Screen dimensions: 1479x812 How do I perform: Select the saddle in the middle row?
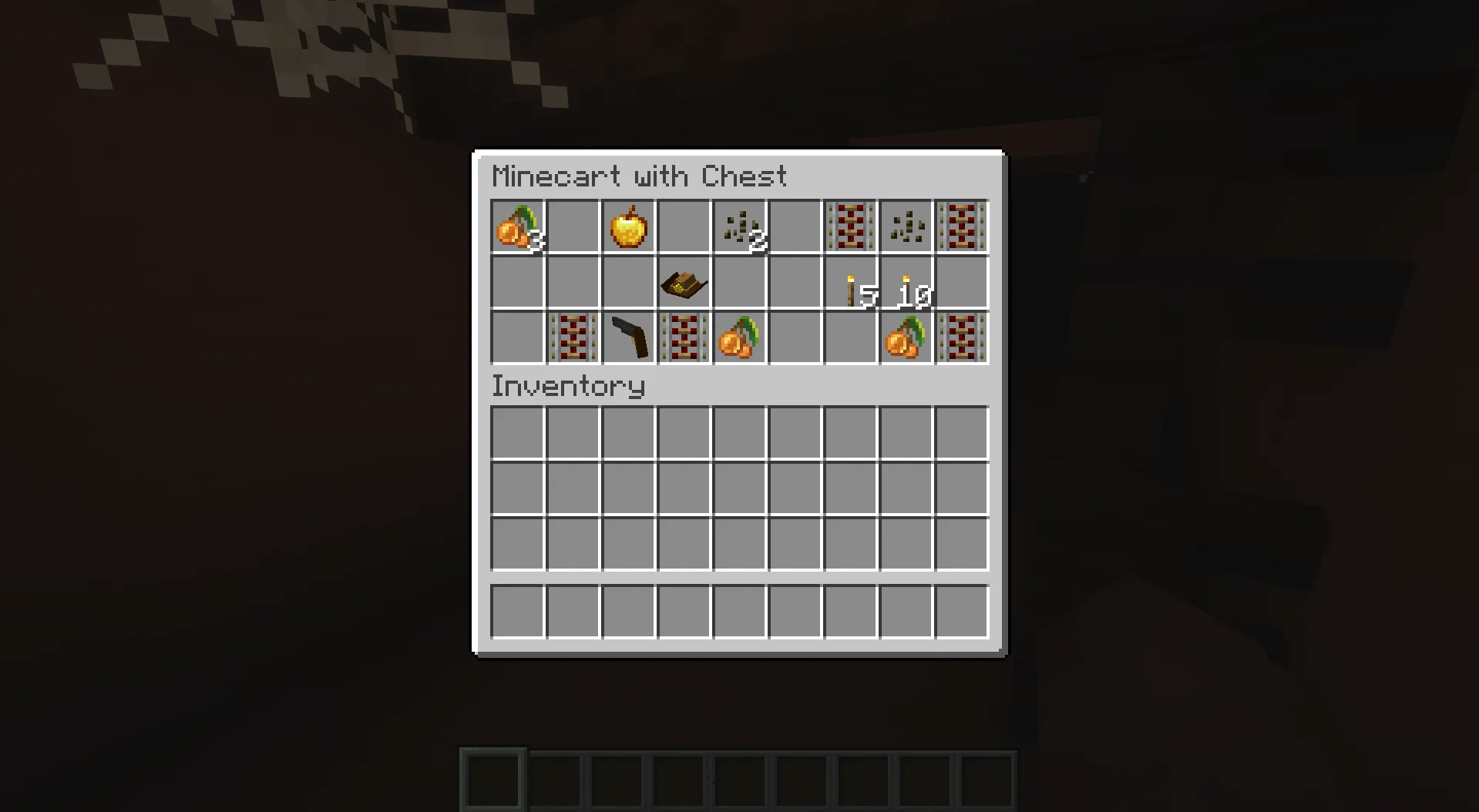683,282
